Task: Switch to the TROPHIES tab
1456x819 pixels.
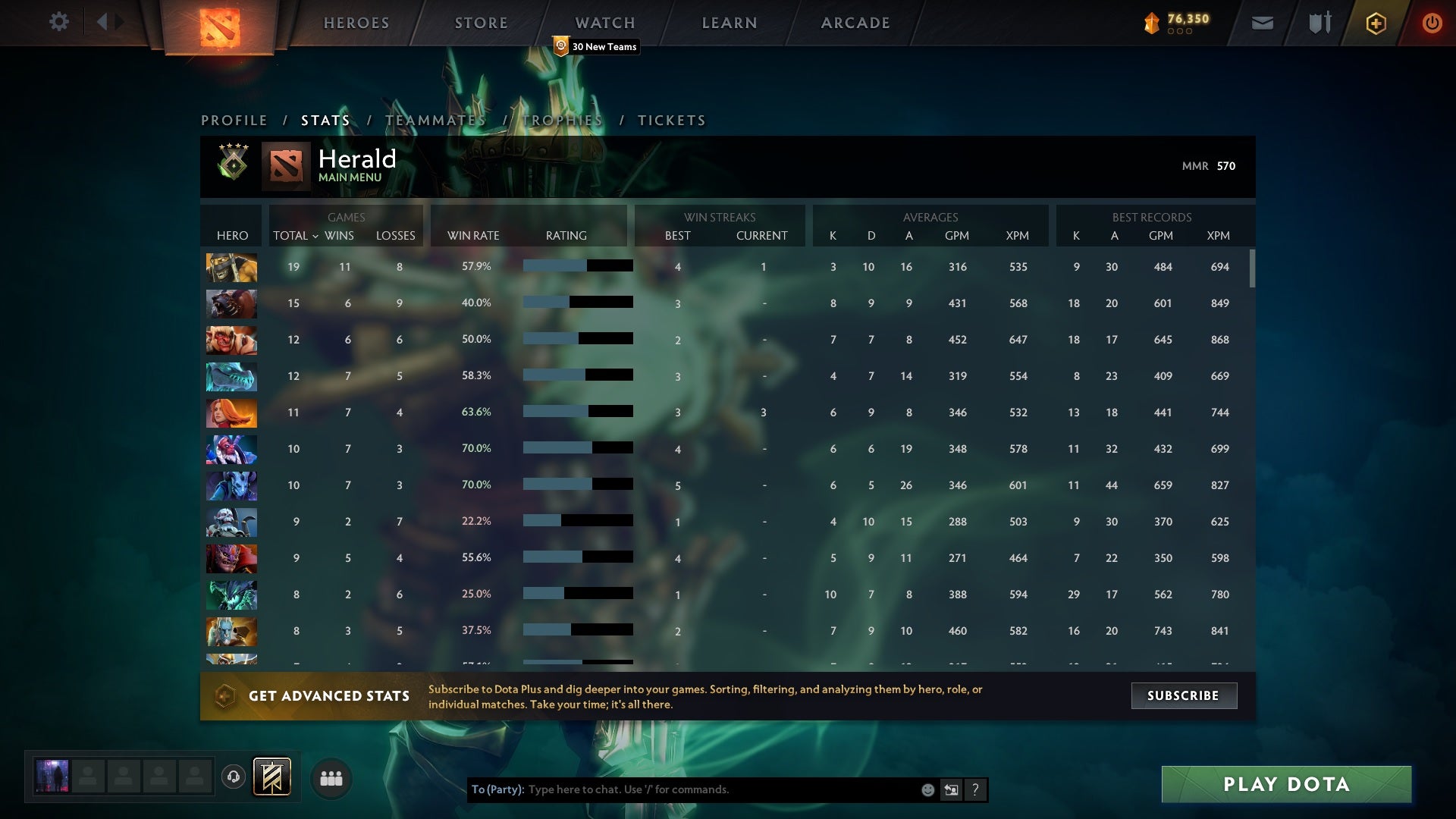Action: [563, 120]
